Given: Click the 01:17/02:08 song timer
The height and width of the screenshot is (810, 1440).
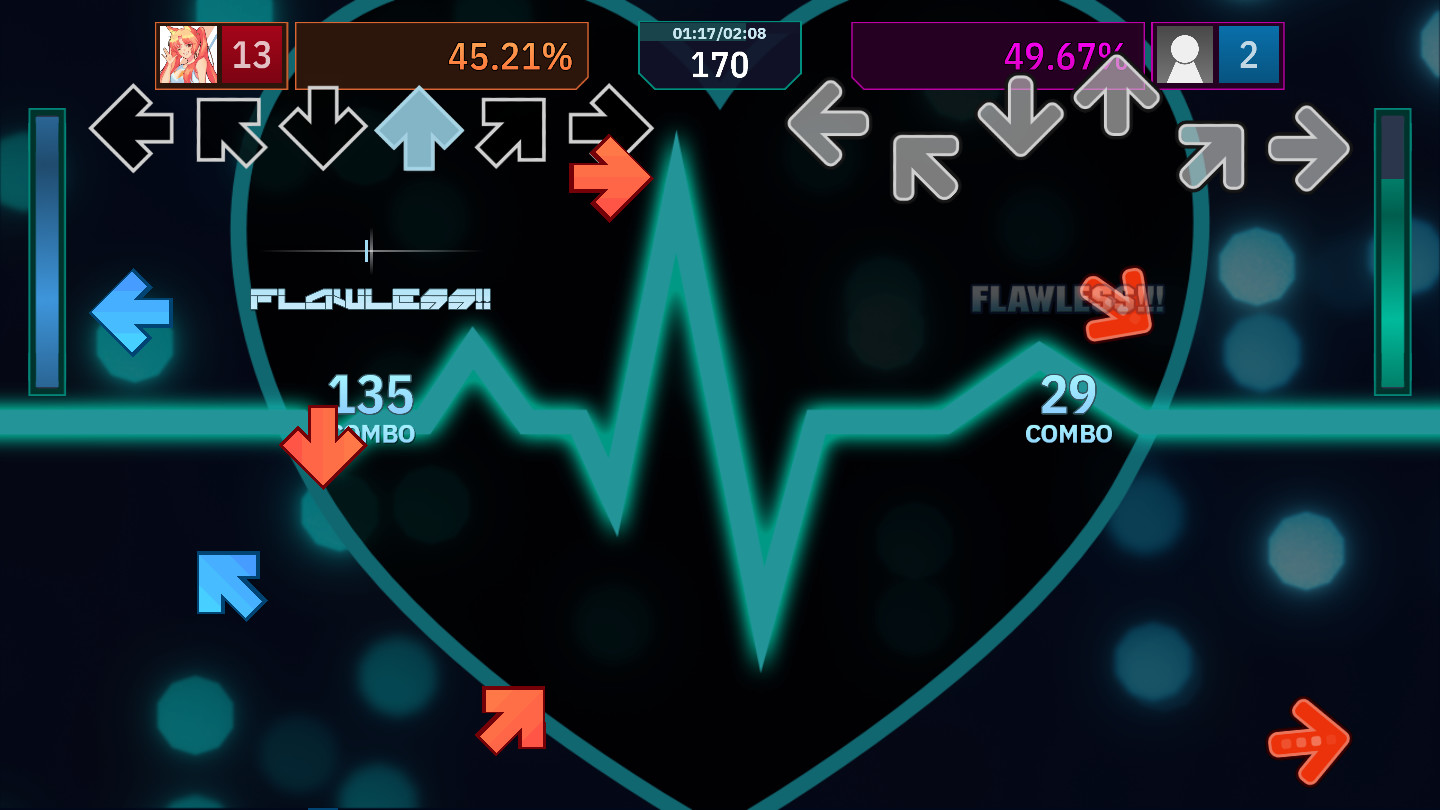Looking at the screenshot, I should 719,34.
